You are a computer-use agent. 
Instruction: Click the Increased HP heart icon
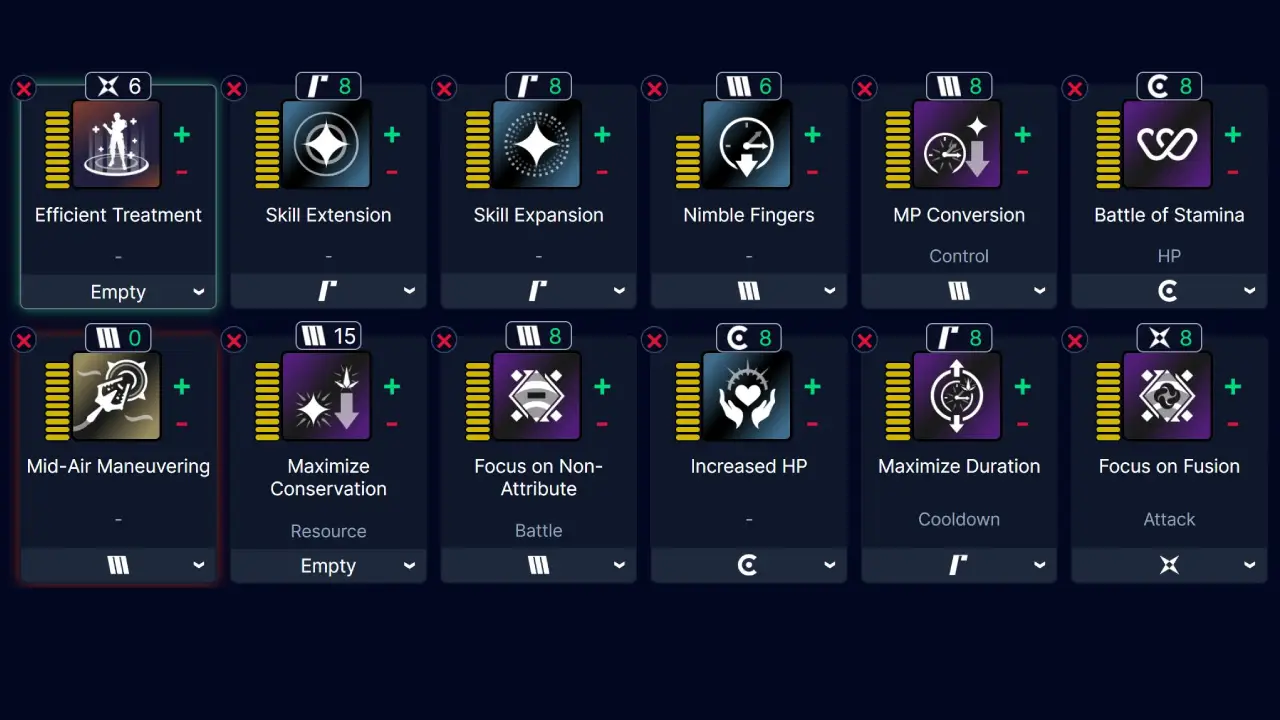tap(748, 396)
